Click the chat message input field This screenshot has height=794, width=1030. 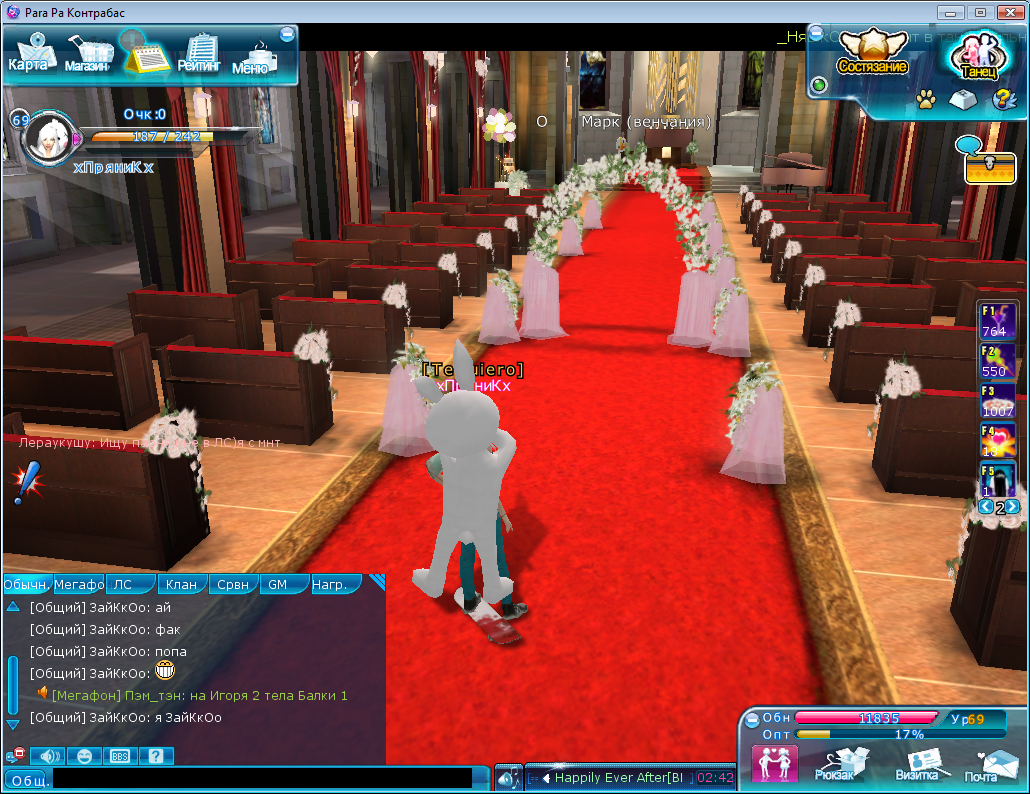click(x=262, y=778)
